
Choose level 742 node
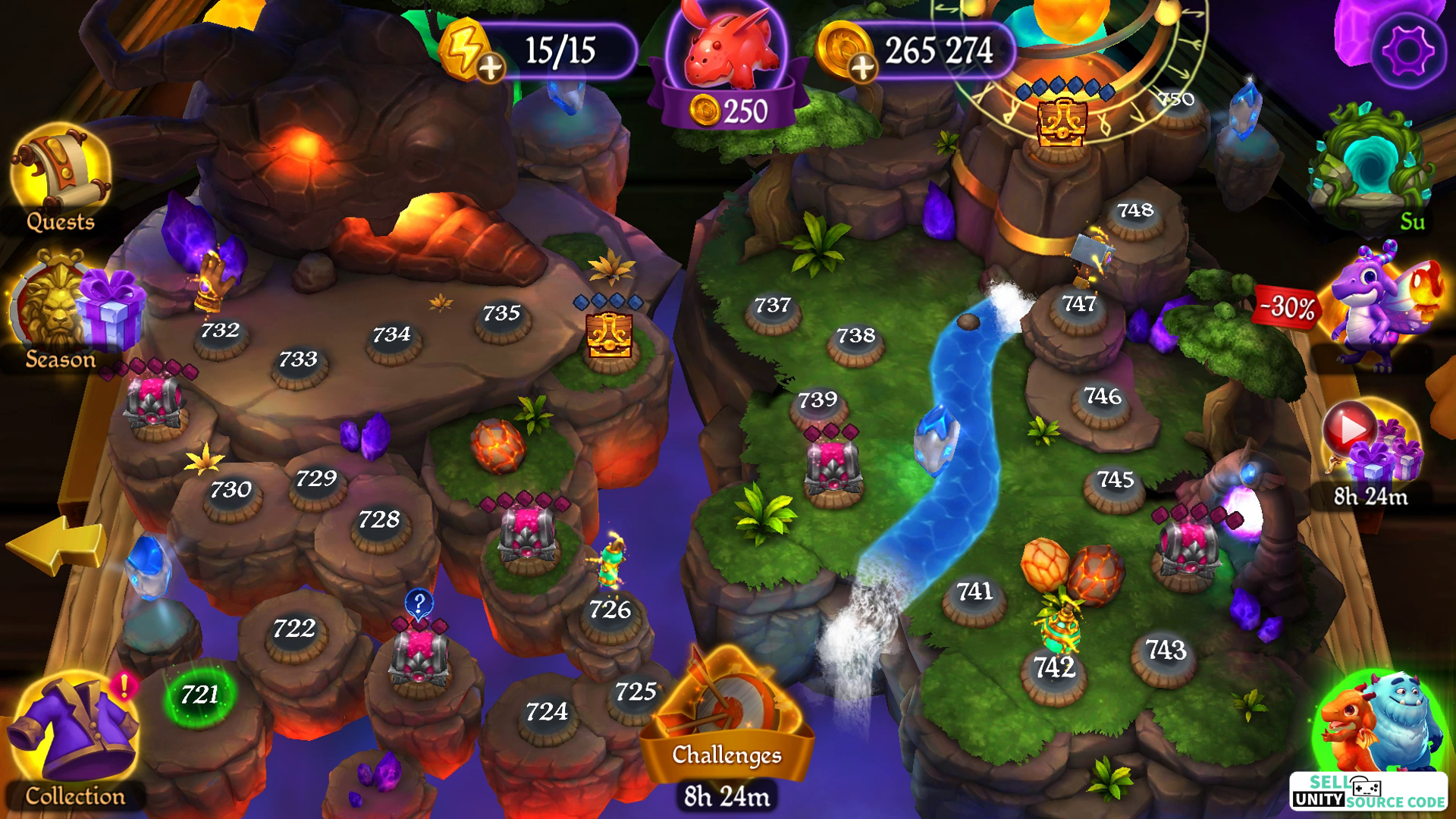(1054, 669)
